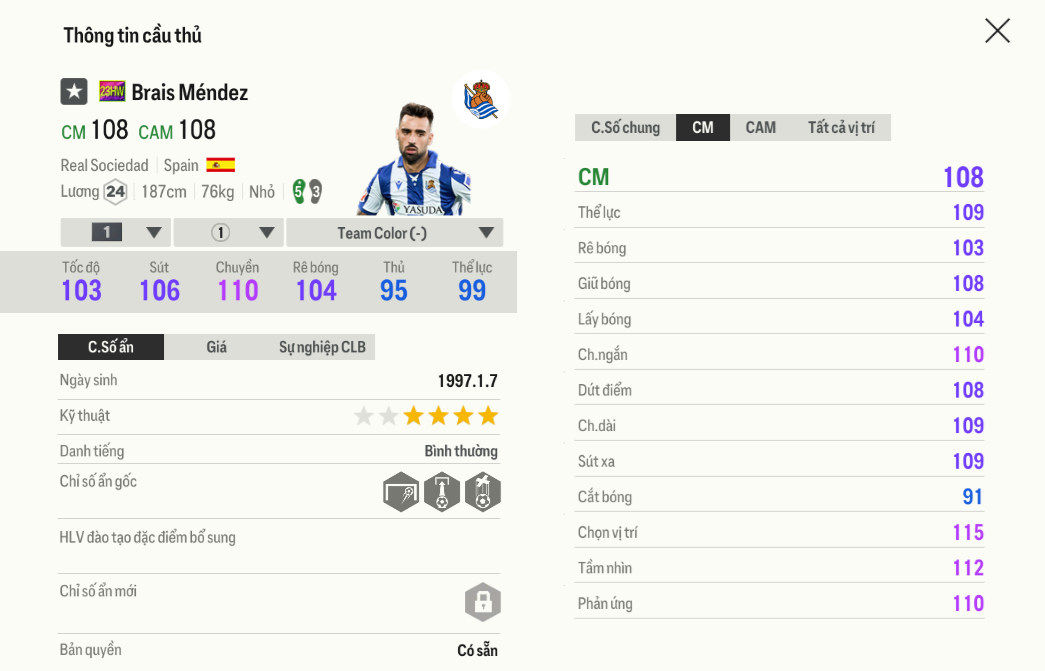Select the goal net hidden trait icon
This screenshot has height=671, width=1045.
click(x=401, y=492)
